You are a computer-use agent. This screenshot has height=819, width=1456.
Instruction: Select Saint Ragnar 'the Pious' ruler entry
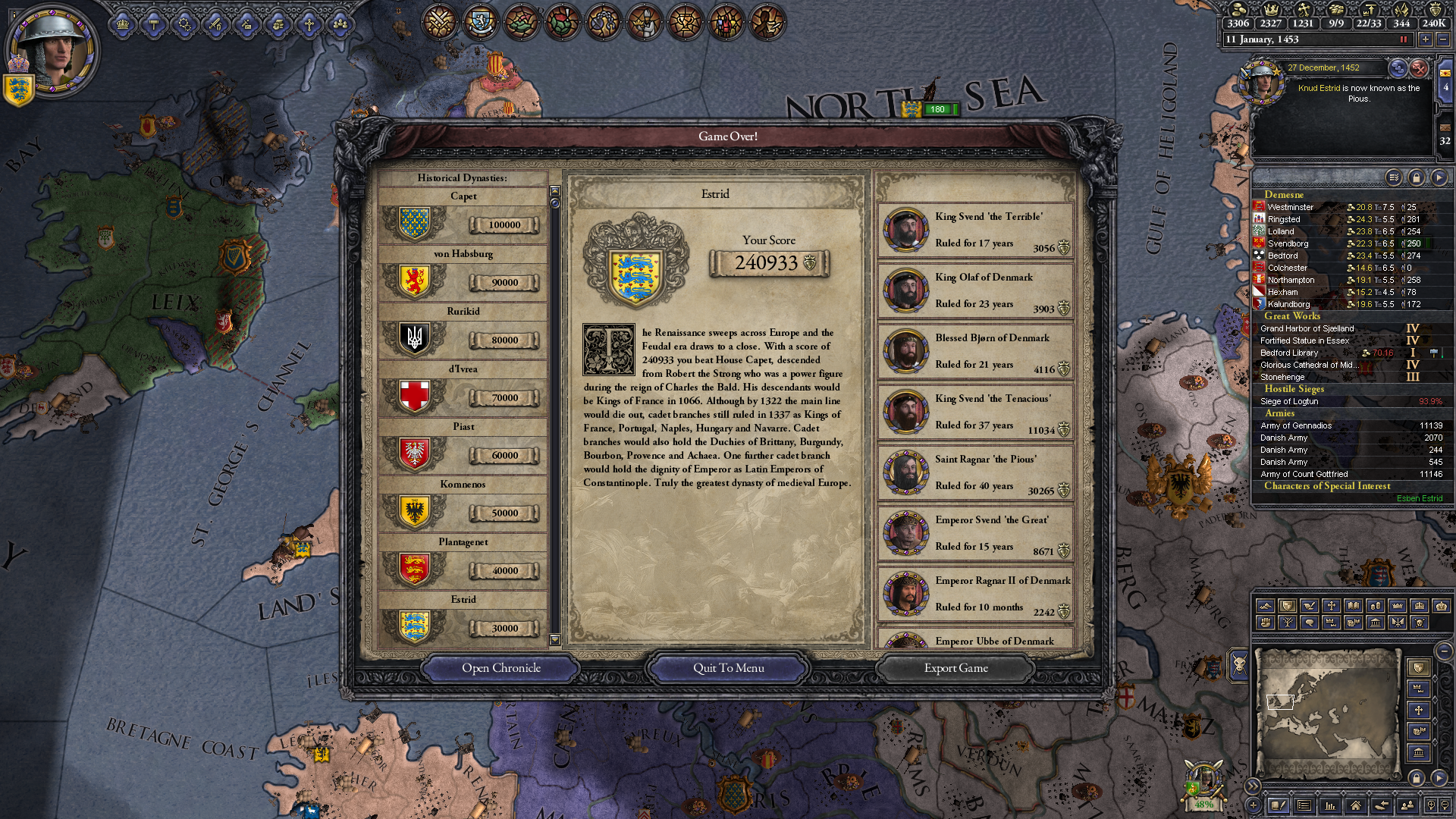(x=975, y=472)
